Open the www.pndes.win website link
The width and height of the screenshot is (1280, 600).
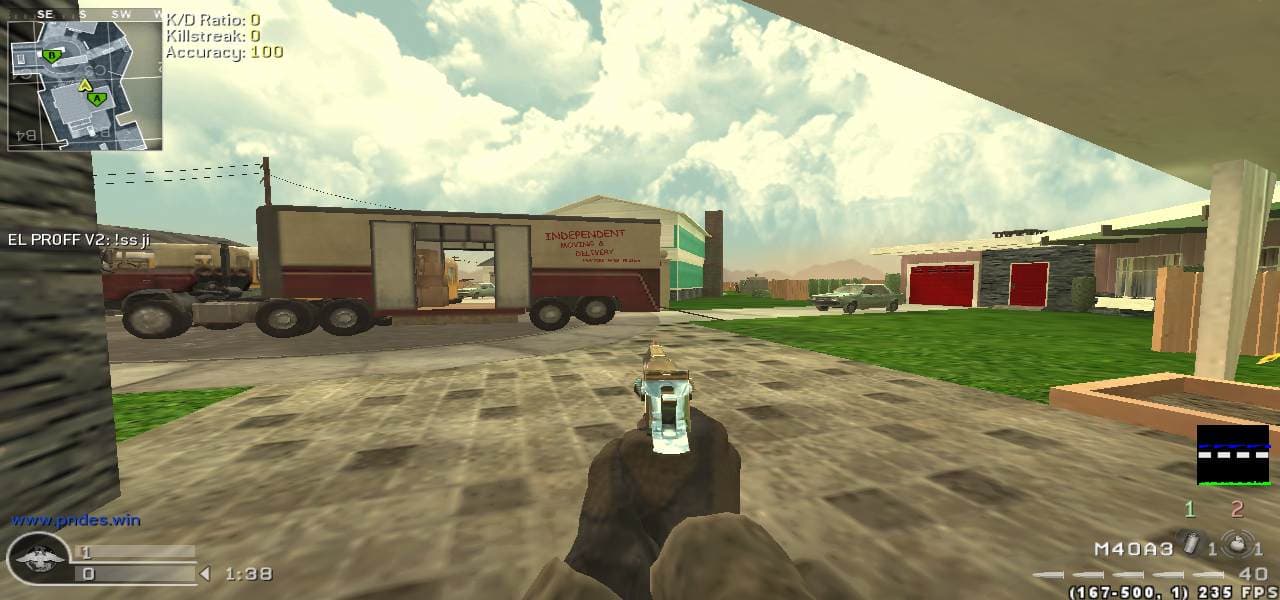pos(75,520)
